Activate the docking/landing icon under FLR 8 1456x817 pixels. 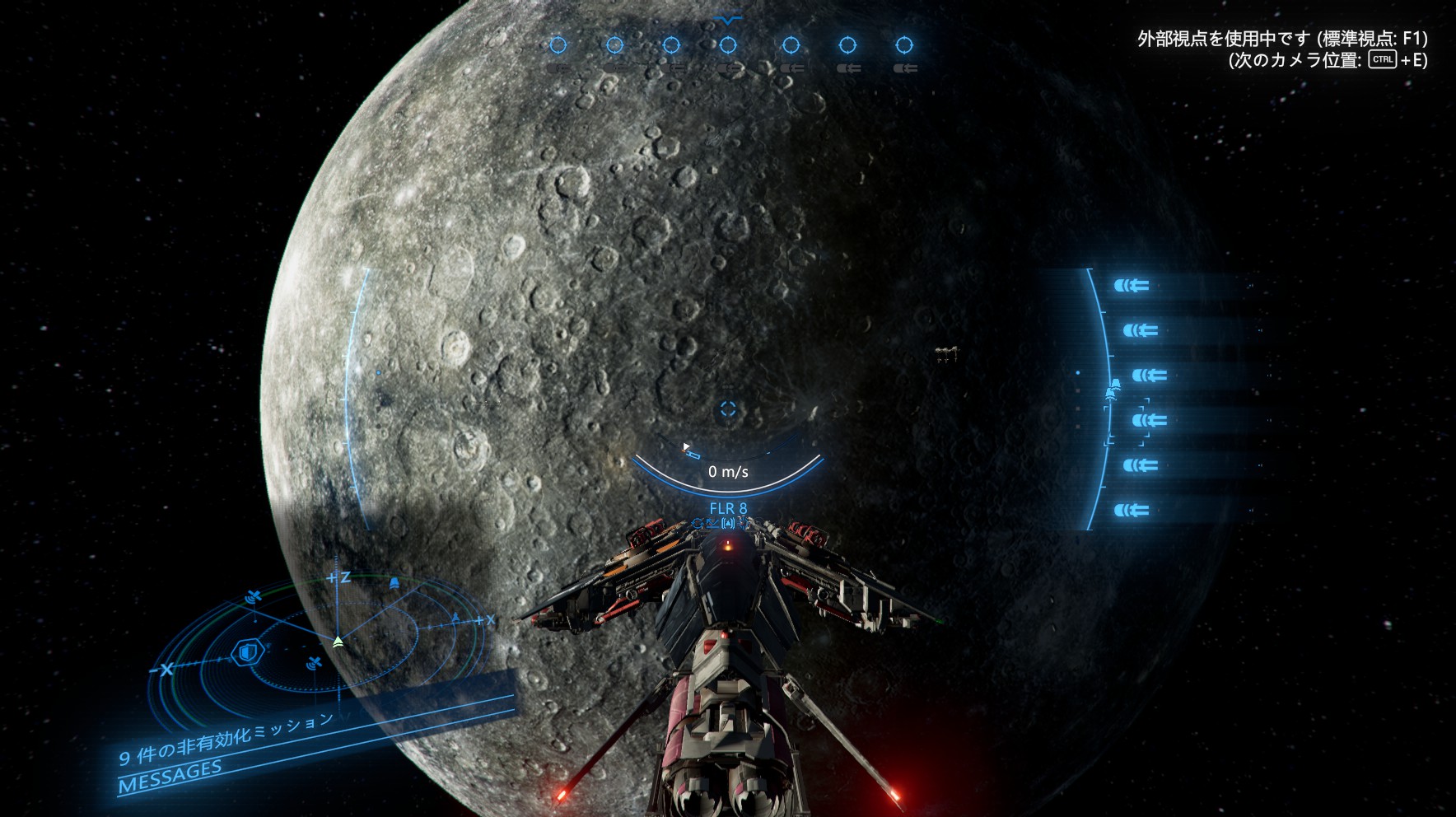tap(713, 523)
